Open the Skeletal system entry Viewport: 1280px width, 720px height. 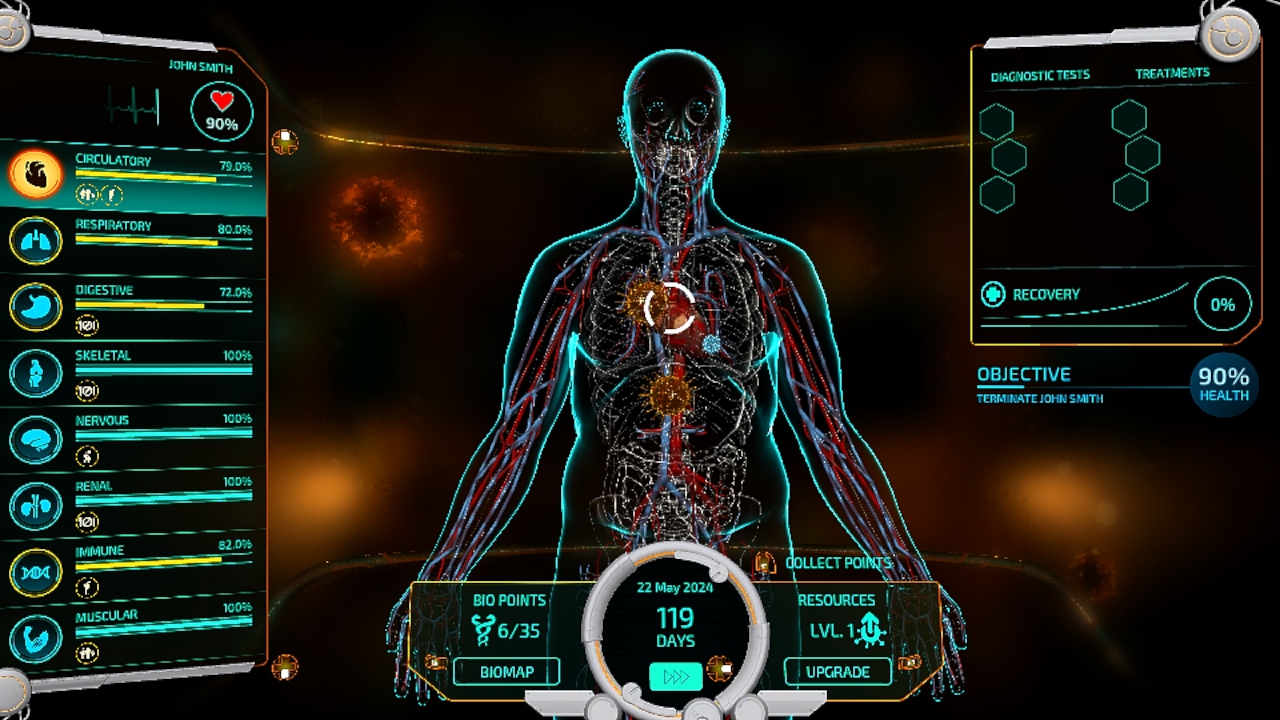36,372
